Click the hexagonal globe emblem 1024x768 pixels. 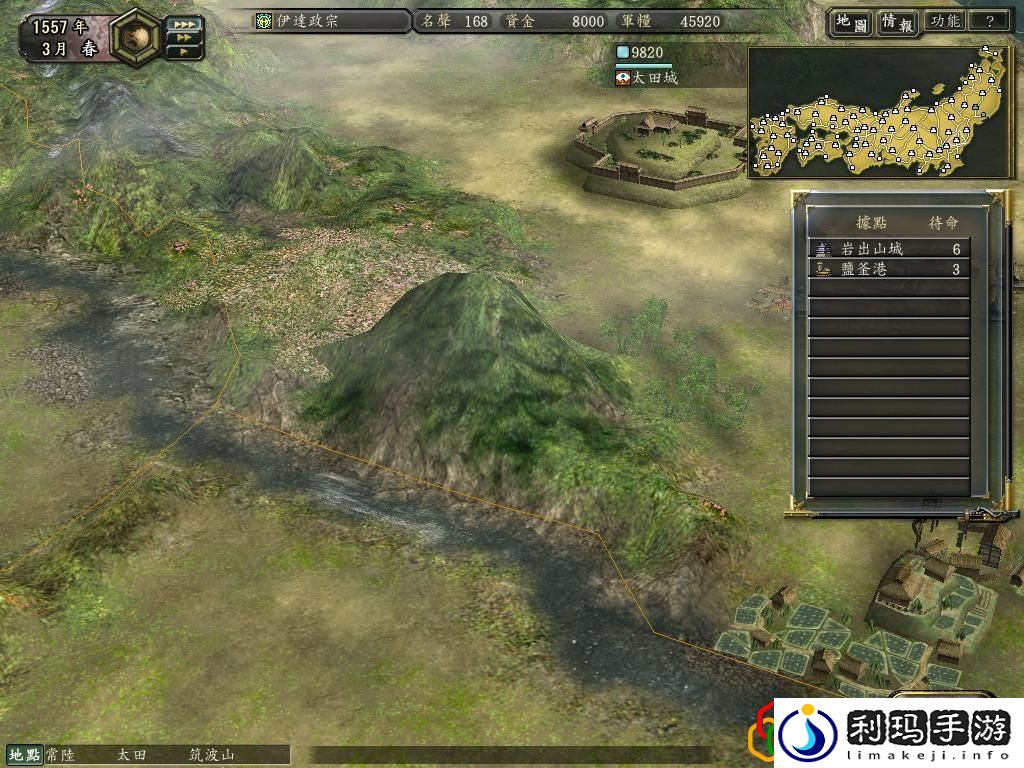point(136,36)
